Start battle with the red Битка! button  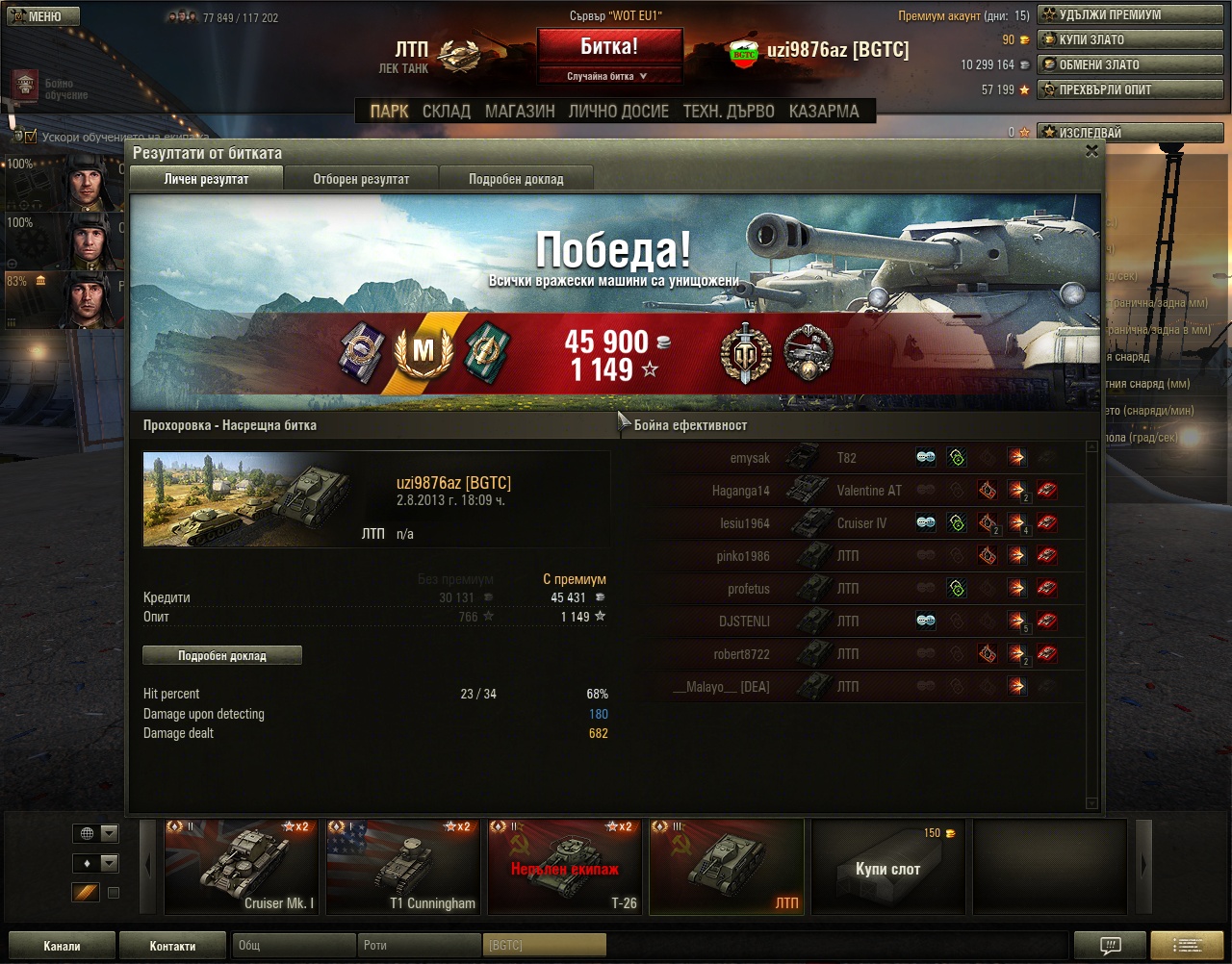[x=609, y=47]
